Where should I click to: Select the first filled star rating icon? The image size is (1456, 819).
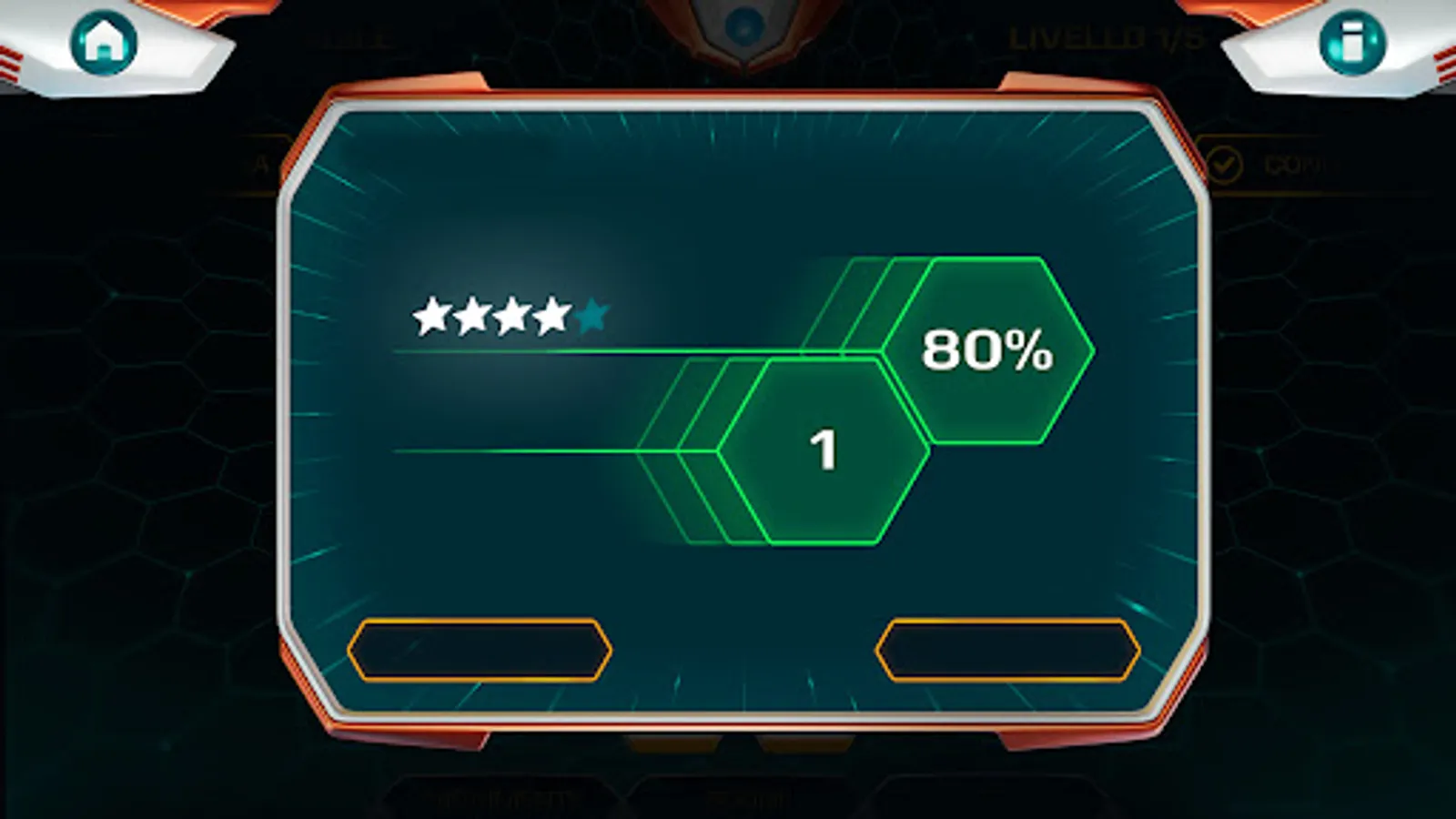click(x=434, y=317)
